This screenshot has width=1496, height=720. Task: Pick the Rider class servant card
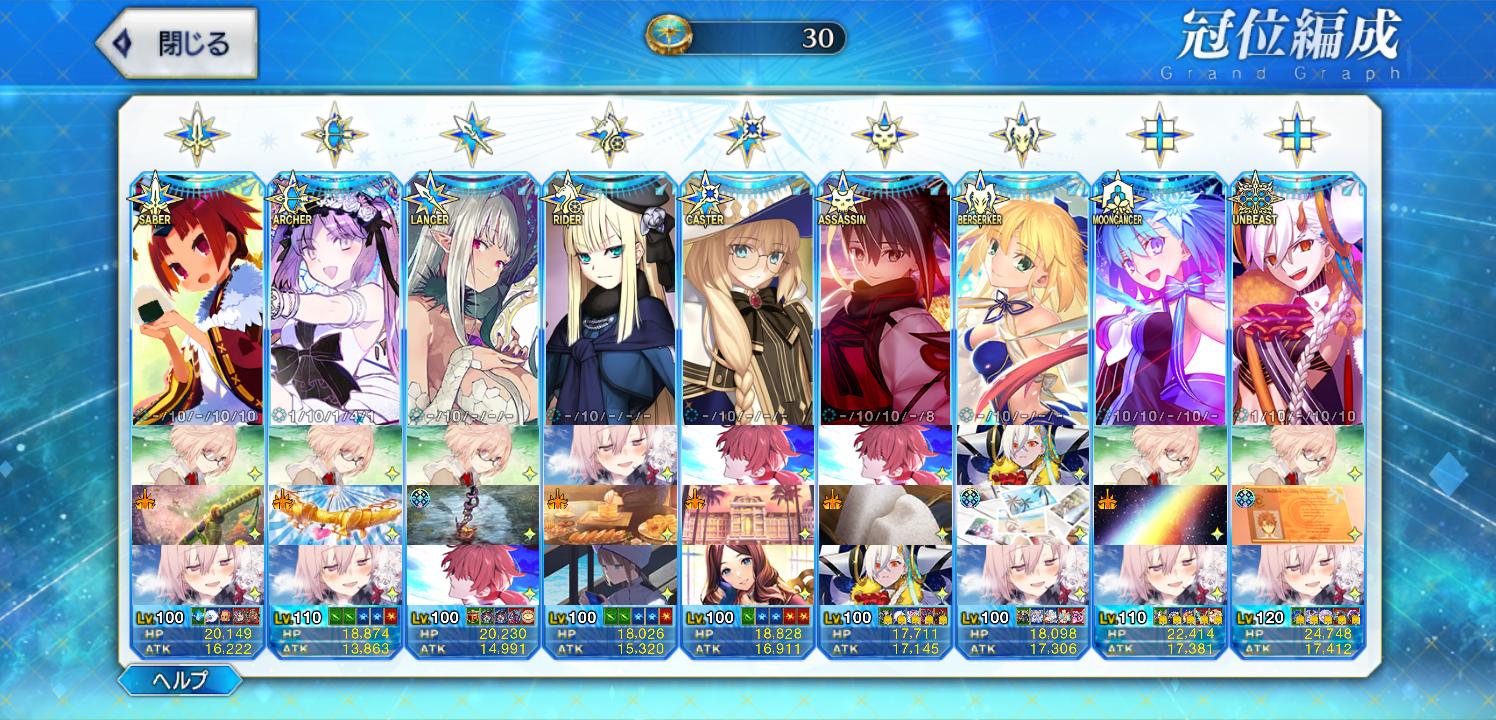point(610,300)
